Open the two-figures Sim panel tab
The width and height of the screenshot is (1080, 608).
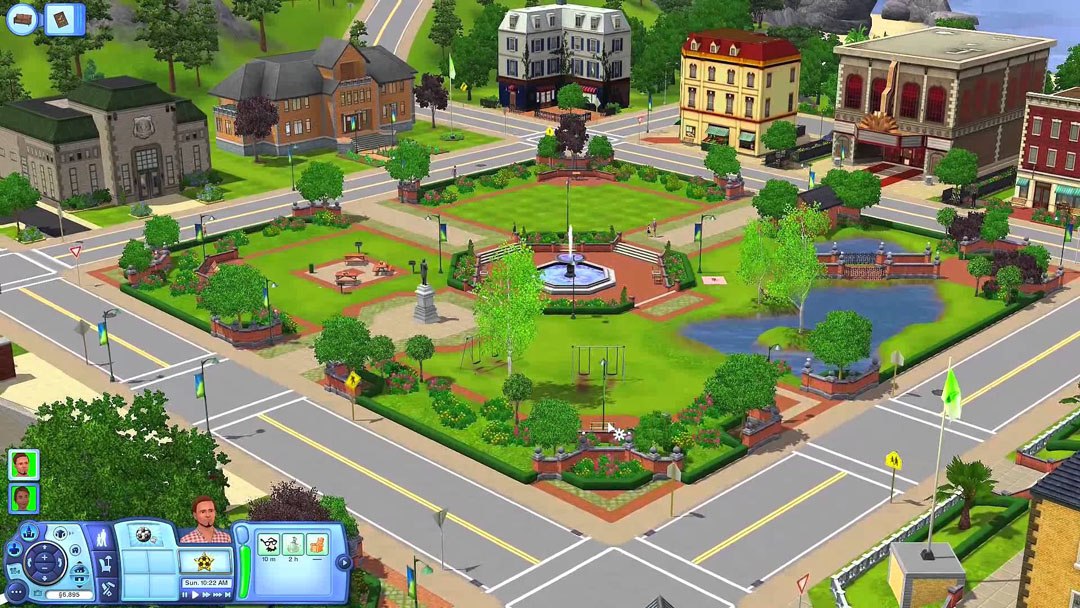pos(103,541)
